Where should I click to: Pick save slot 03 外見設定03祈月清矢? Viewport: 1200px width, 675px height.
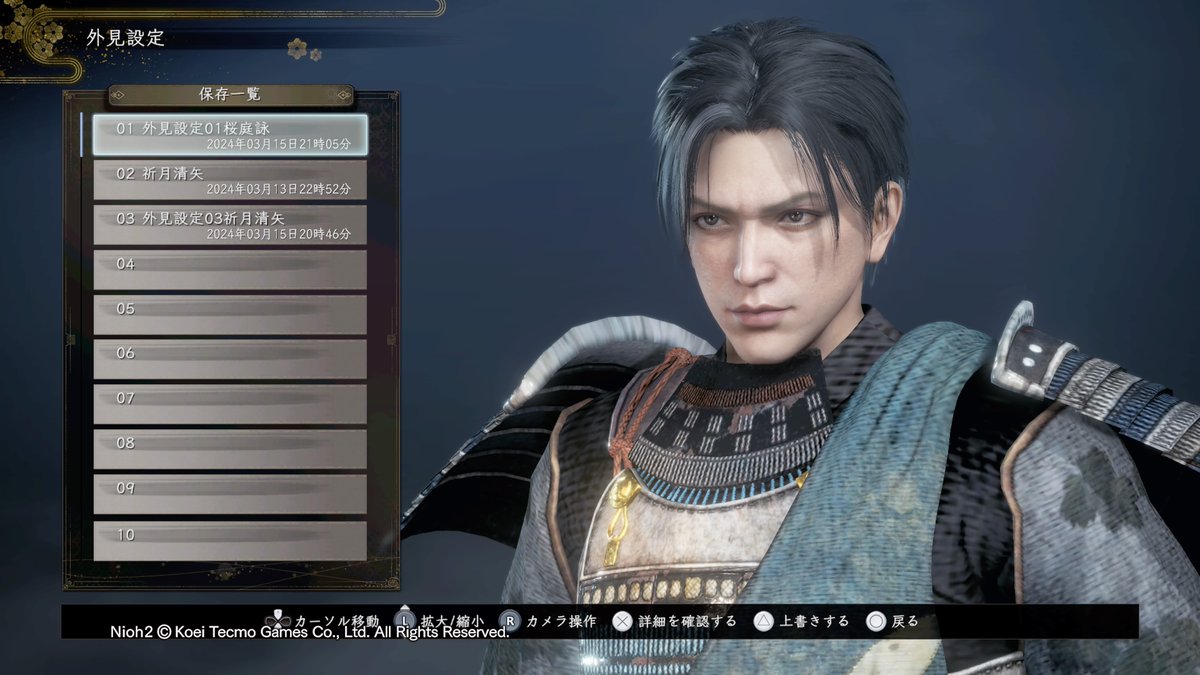pyautogui.click(x=230, y=225)
